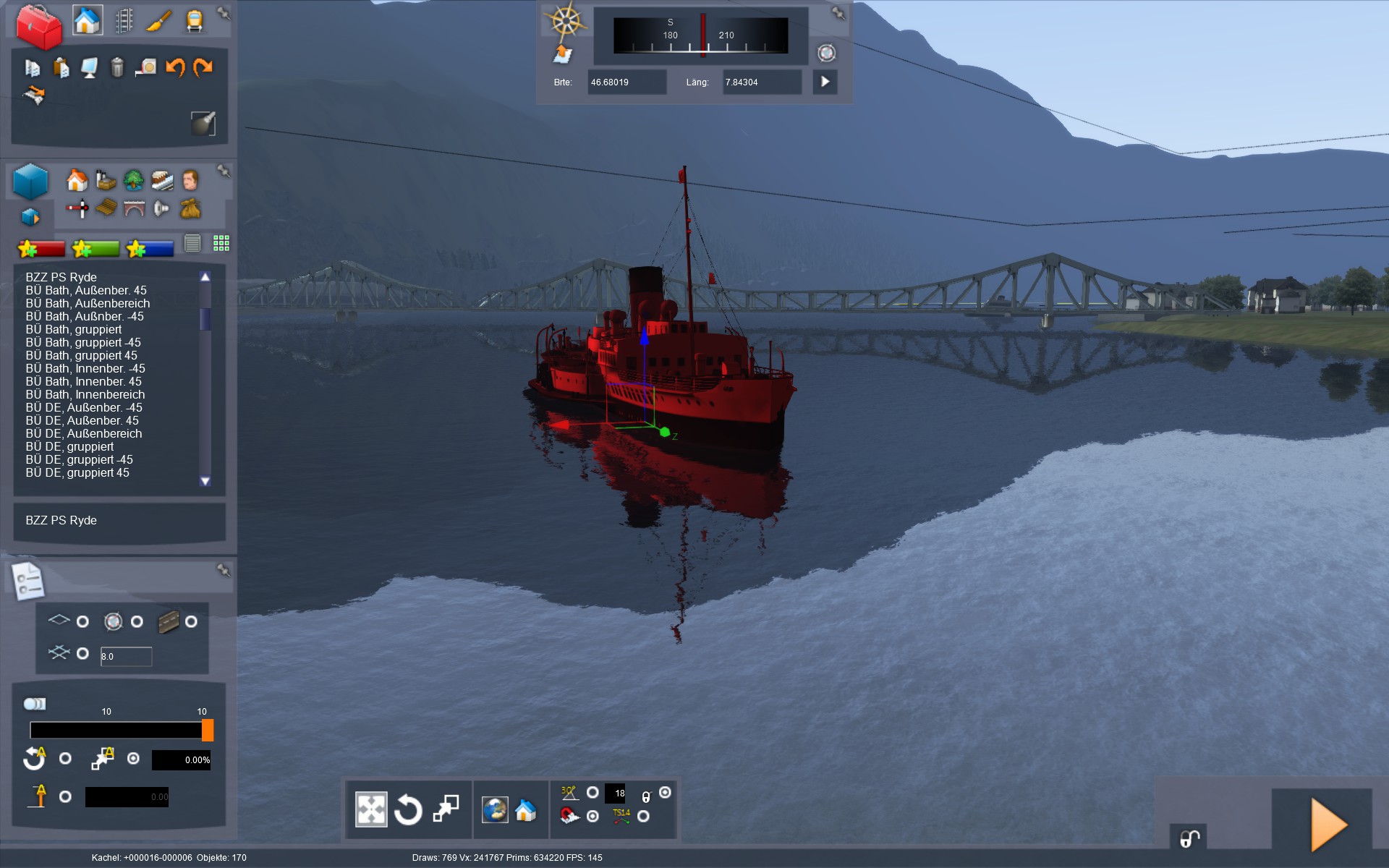This screenshot has width=1389, height=868.
Task: Go to the entered coordinates arrow button
Action: click(x=825, y=82)
